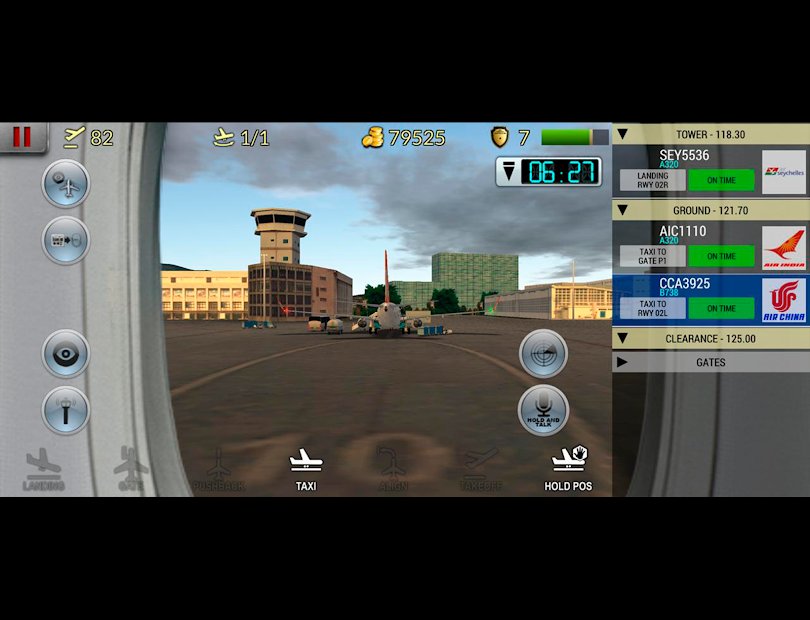Image resolution: width=810 pixels, height=620 pixels.
Task: Open the eye view button
Action: tap(66, 353)
